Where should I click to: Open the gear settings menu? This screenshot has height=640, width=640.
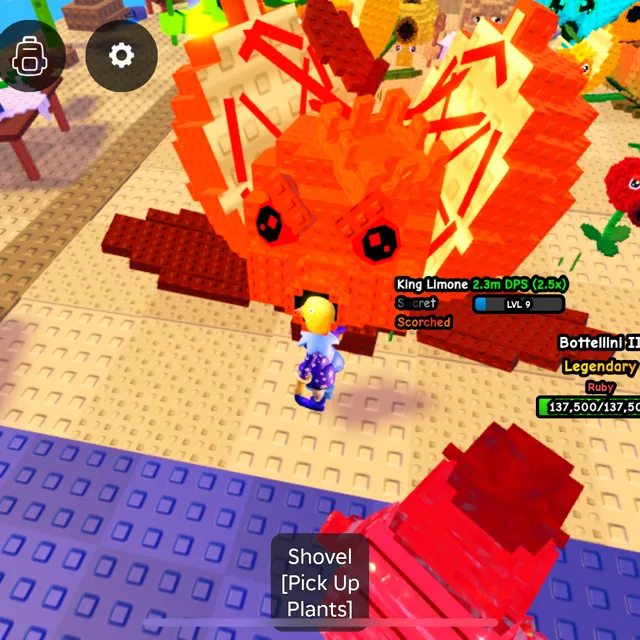pyautogui.click(x=121, y=55)
